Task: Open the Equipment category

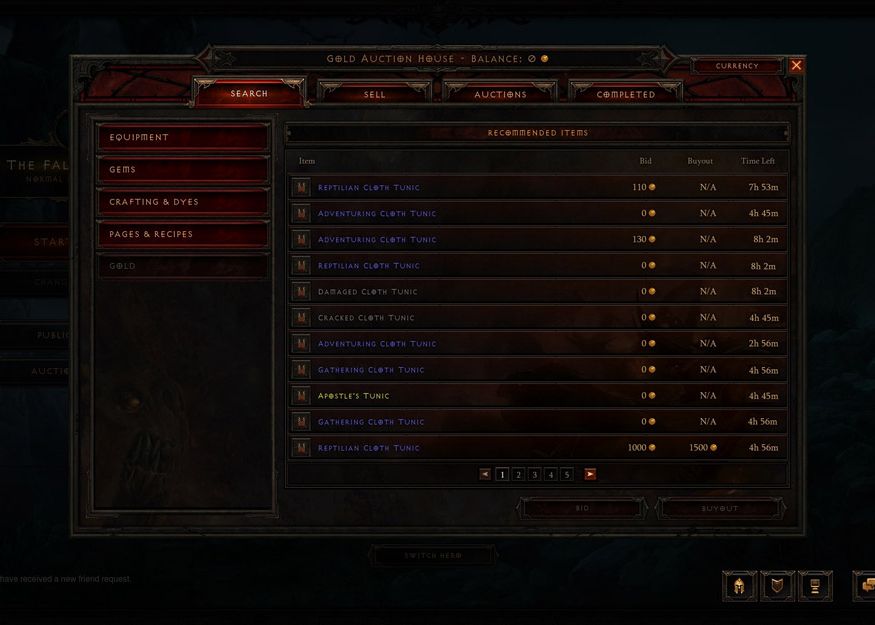Action: click(x=183, y=137)
